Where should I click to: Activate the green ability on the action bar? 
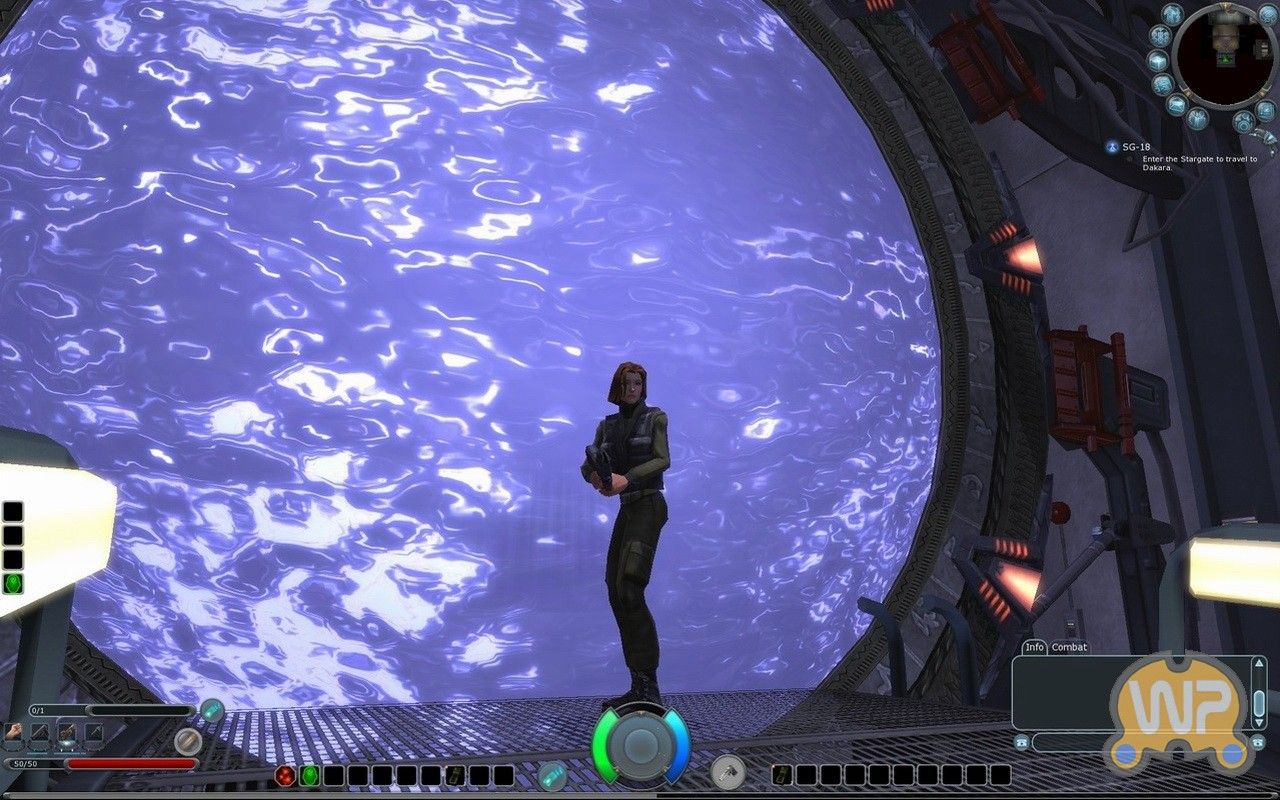click(x=311, y=776)
